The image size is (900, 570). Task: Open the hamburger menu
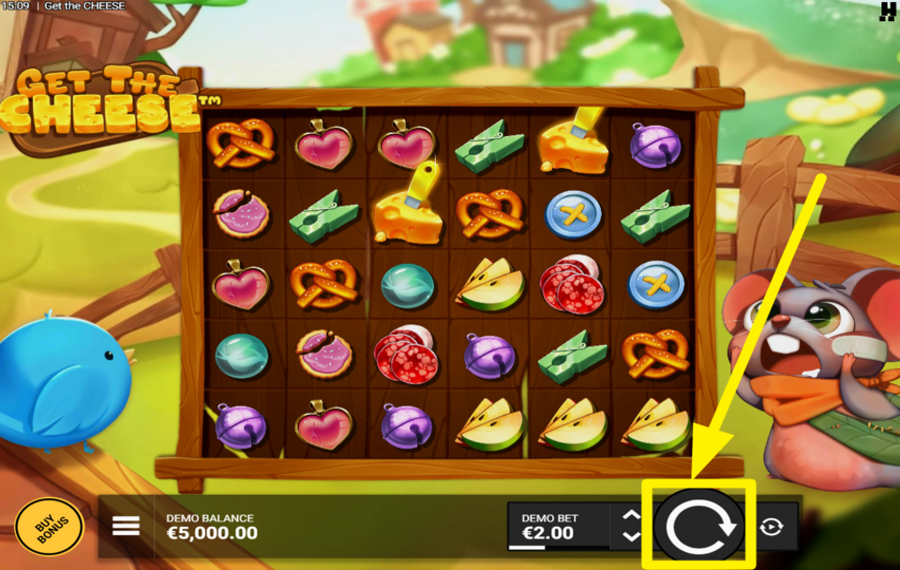(126, 526)
